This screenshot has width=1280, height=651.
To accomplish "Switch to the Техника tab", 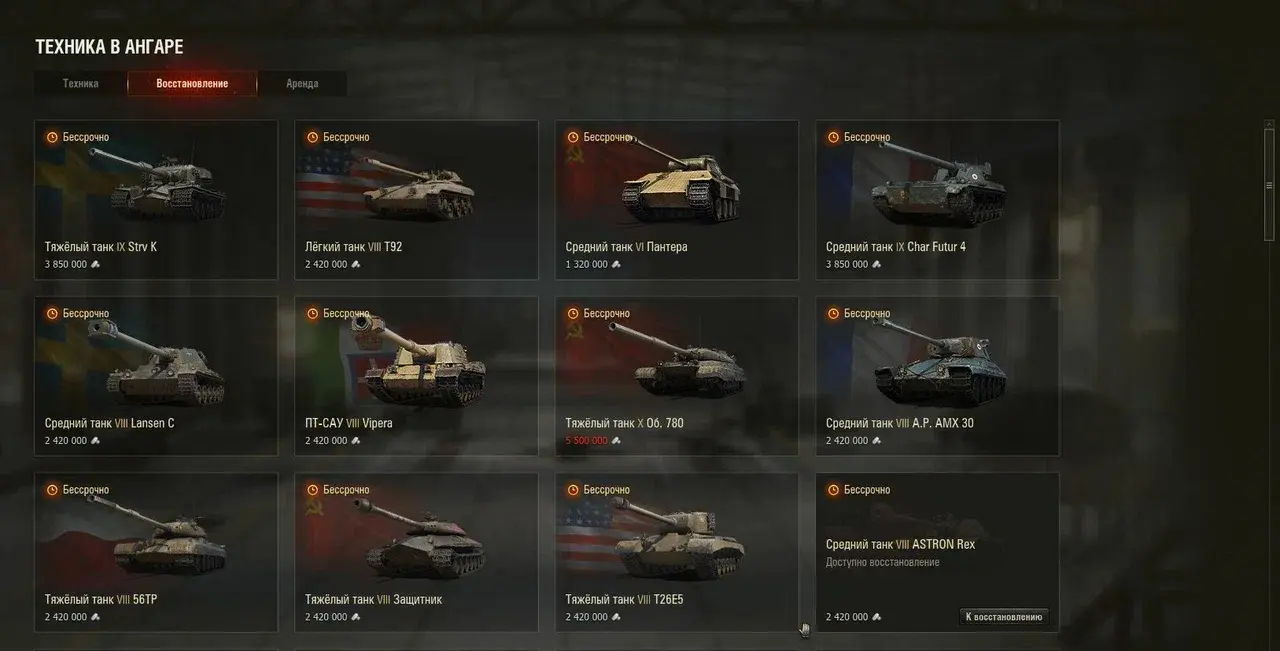I will pos(80,84).
